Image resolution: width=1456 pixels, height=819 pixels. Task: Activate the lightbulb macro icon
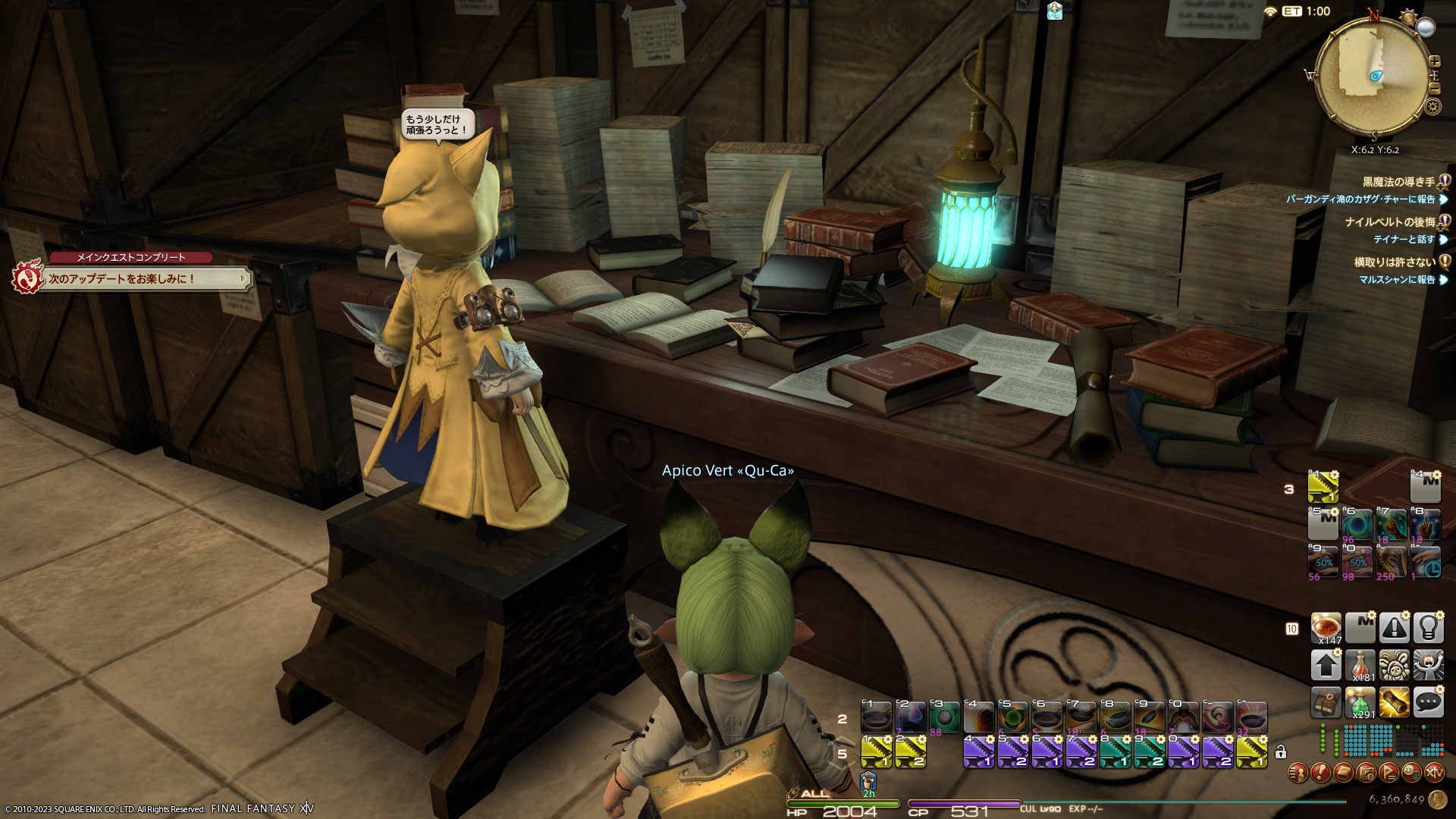pyautogui.click(x=1428, y=628)
